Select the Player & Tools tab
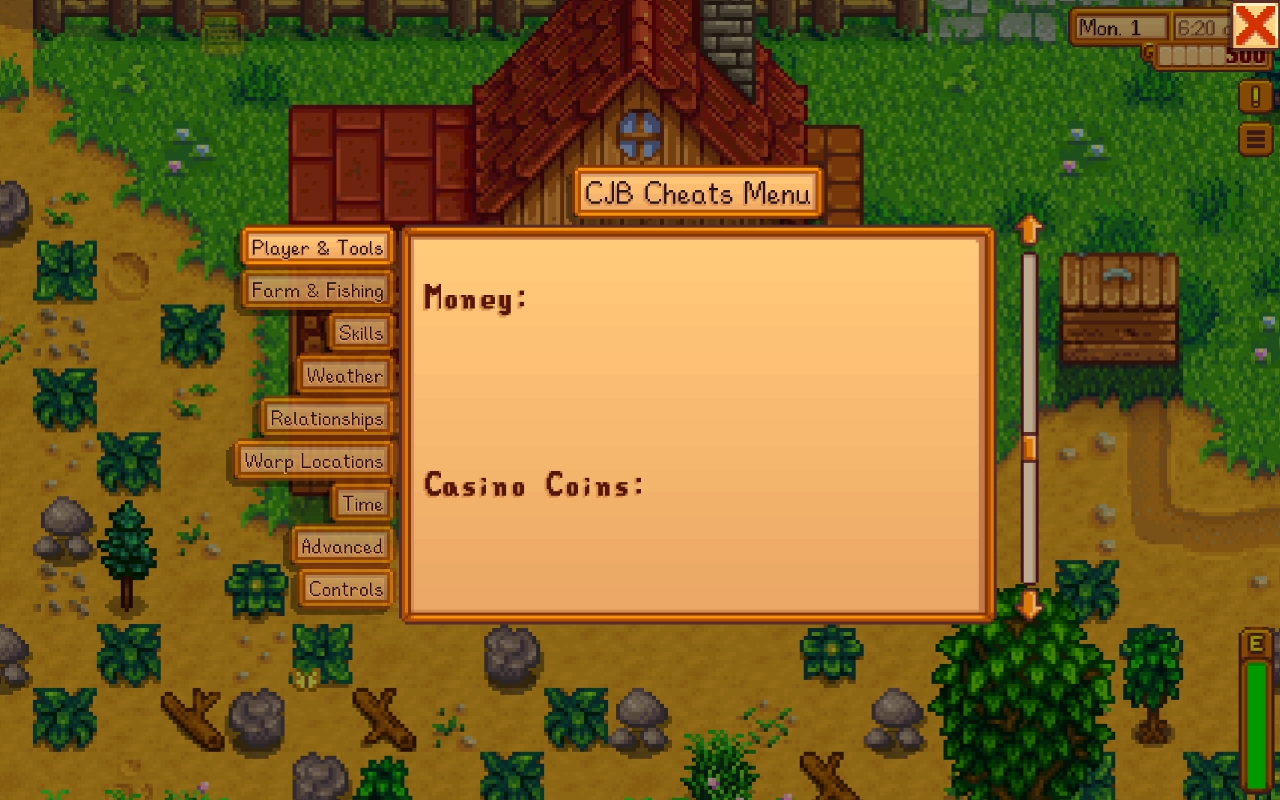 pyautogui.click(x=317, y=246)
